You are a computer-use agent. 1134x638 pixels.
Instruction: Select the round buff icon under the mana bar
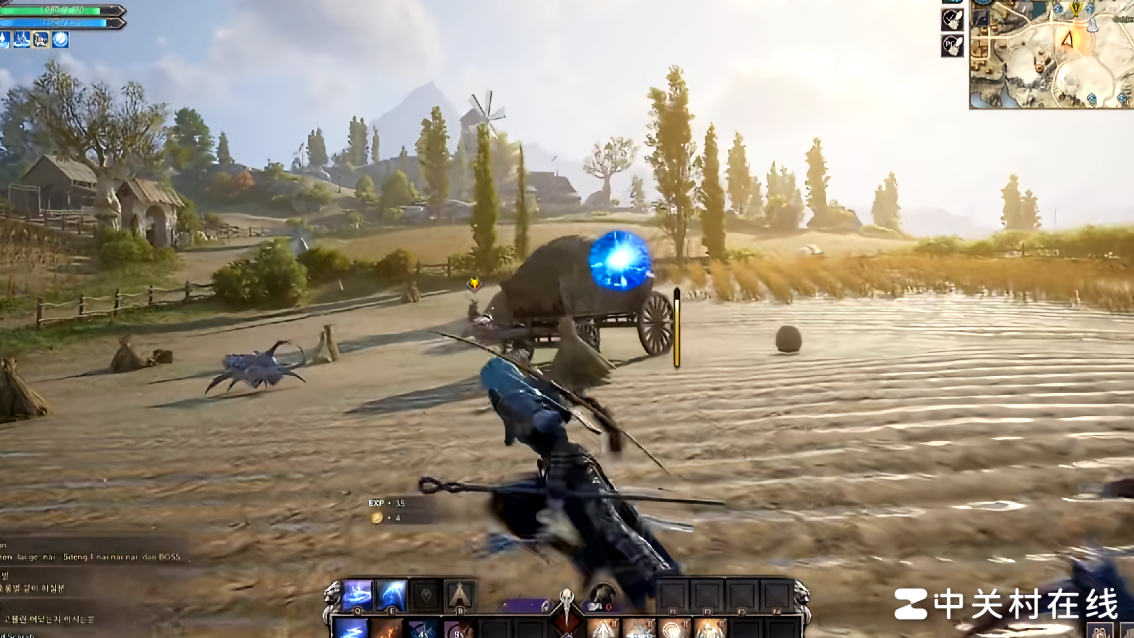click(x=60, y=40)
